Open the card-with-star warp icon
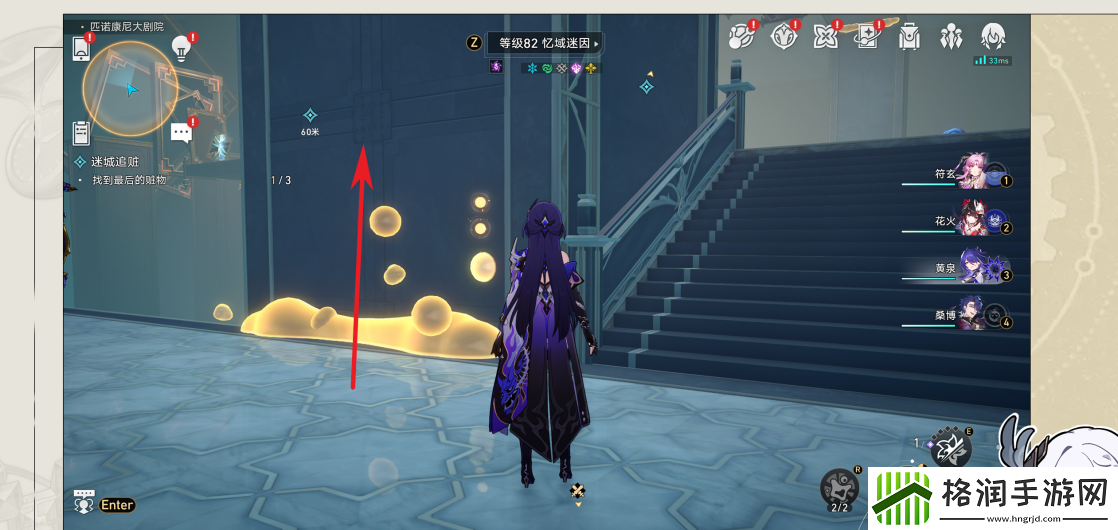This screenshot has width=1118, height=530. pos(867,37)
